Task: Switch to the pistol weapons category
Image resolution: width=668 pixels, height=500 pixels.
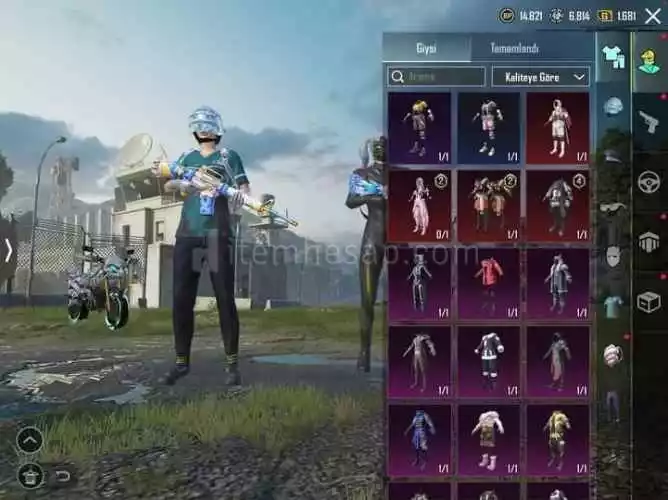Action: (649, 121)
